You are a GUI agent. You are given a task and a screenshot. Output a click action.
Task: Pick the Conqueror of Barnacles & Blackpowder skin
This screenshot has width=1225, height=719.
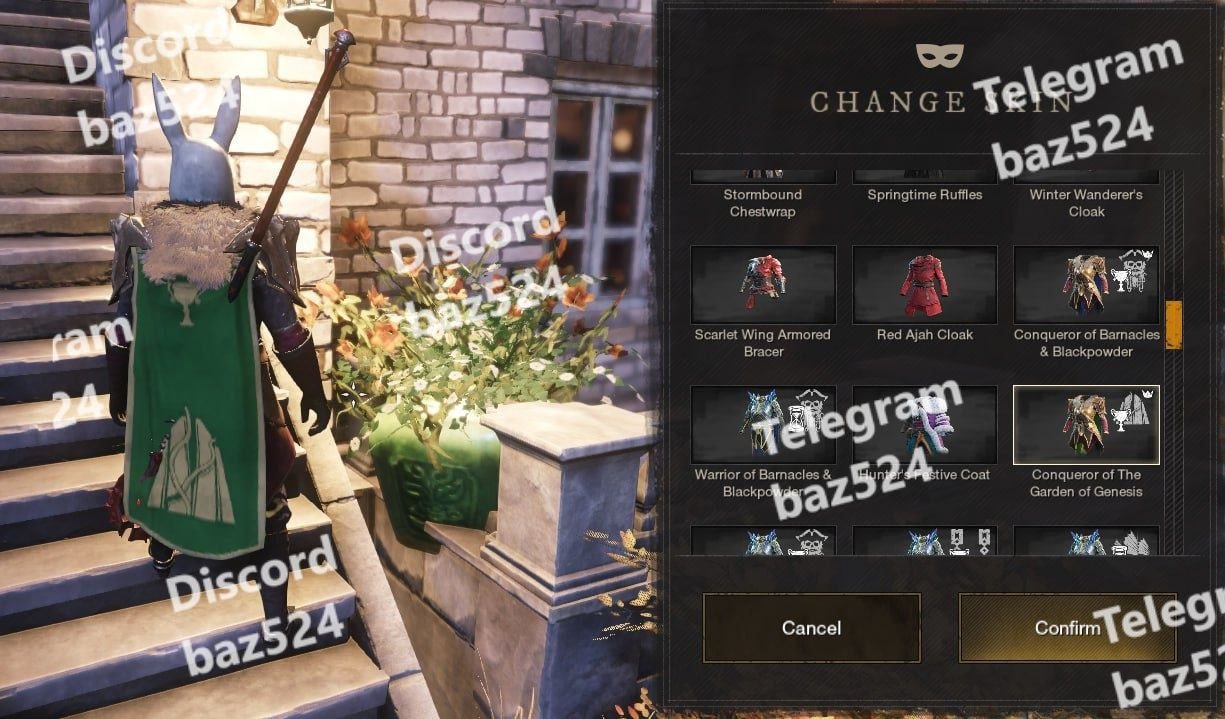(x=1086, y=286)
